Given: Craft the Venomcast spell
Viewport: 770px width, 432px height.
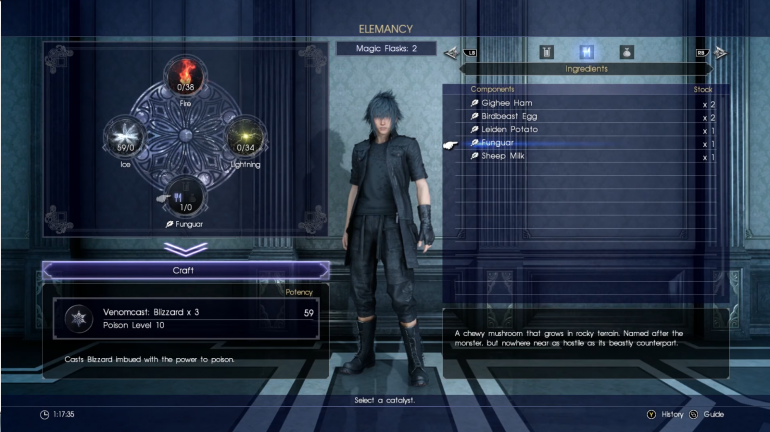Looking at the screenshot, I should [186, 270].
